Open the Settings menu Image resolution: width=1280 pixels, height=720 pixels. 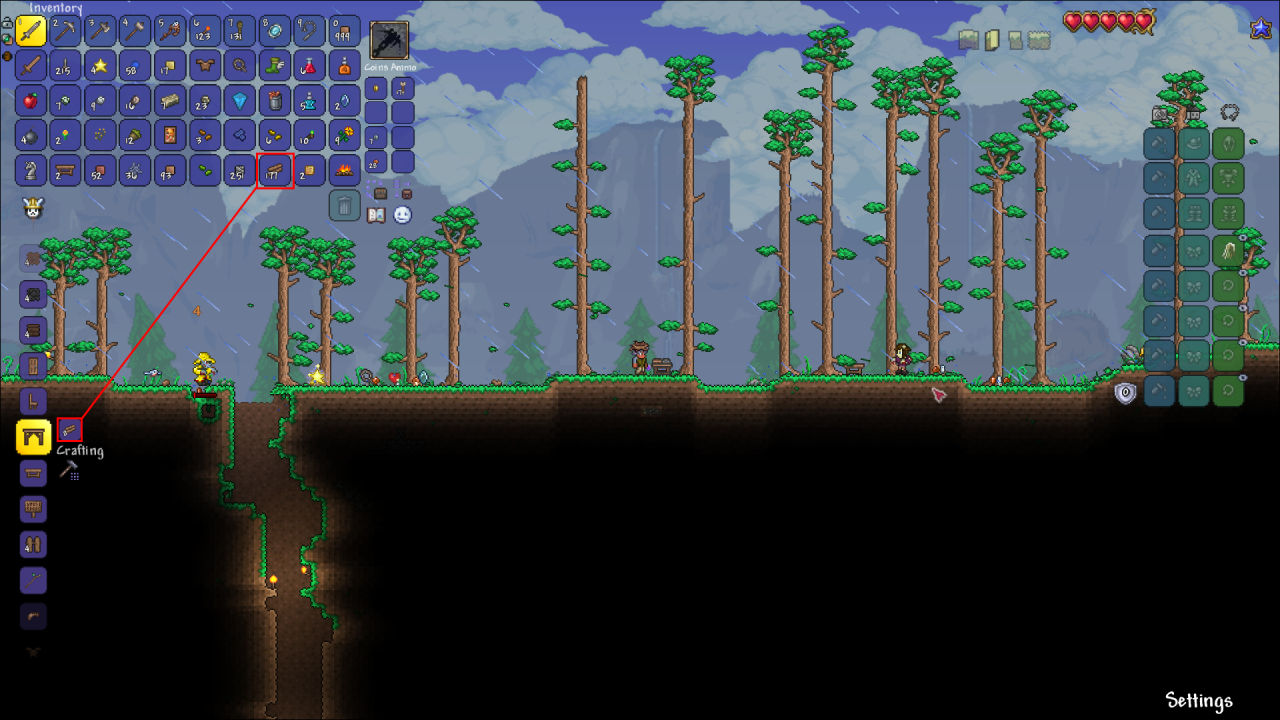pos(1198,701)
